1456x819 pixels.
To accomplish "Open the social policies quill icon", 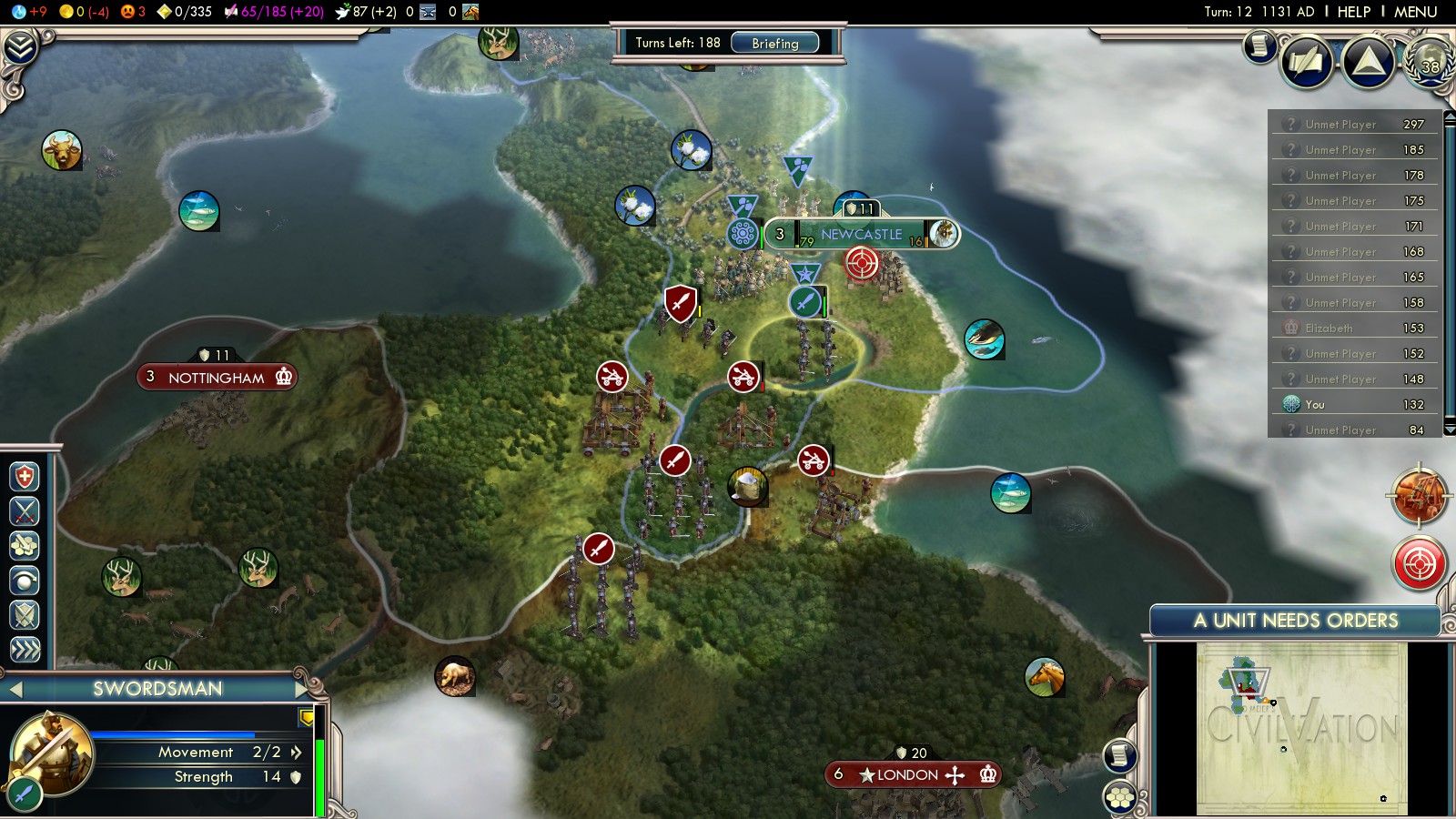I will point(1306,62).
